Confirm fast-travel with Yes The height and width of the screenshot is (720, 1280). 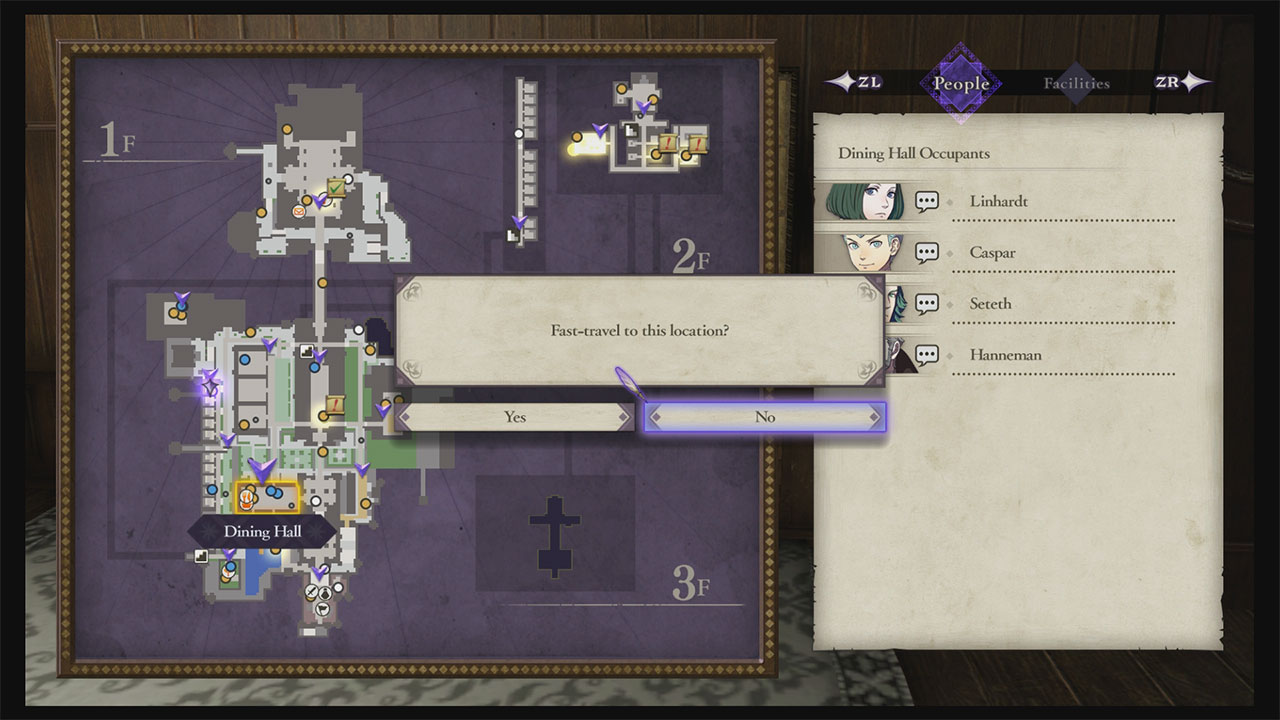515,417
